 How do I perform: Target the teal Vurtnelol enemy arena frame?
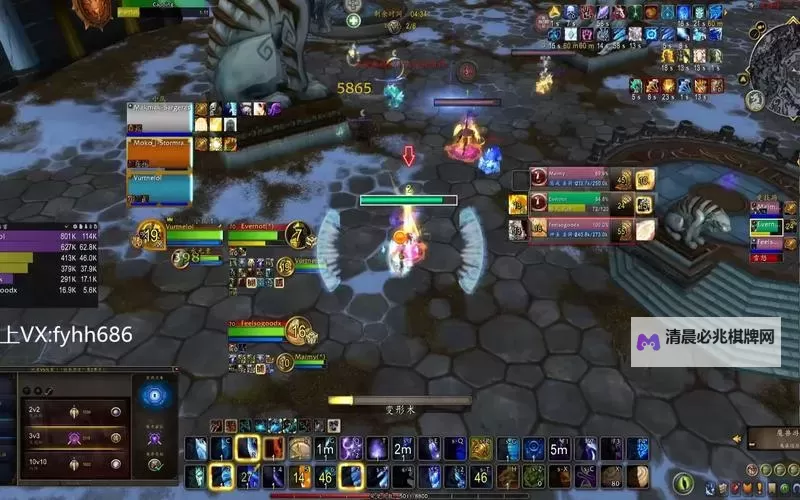160,187
